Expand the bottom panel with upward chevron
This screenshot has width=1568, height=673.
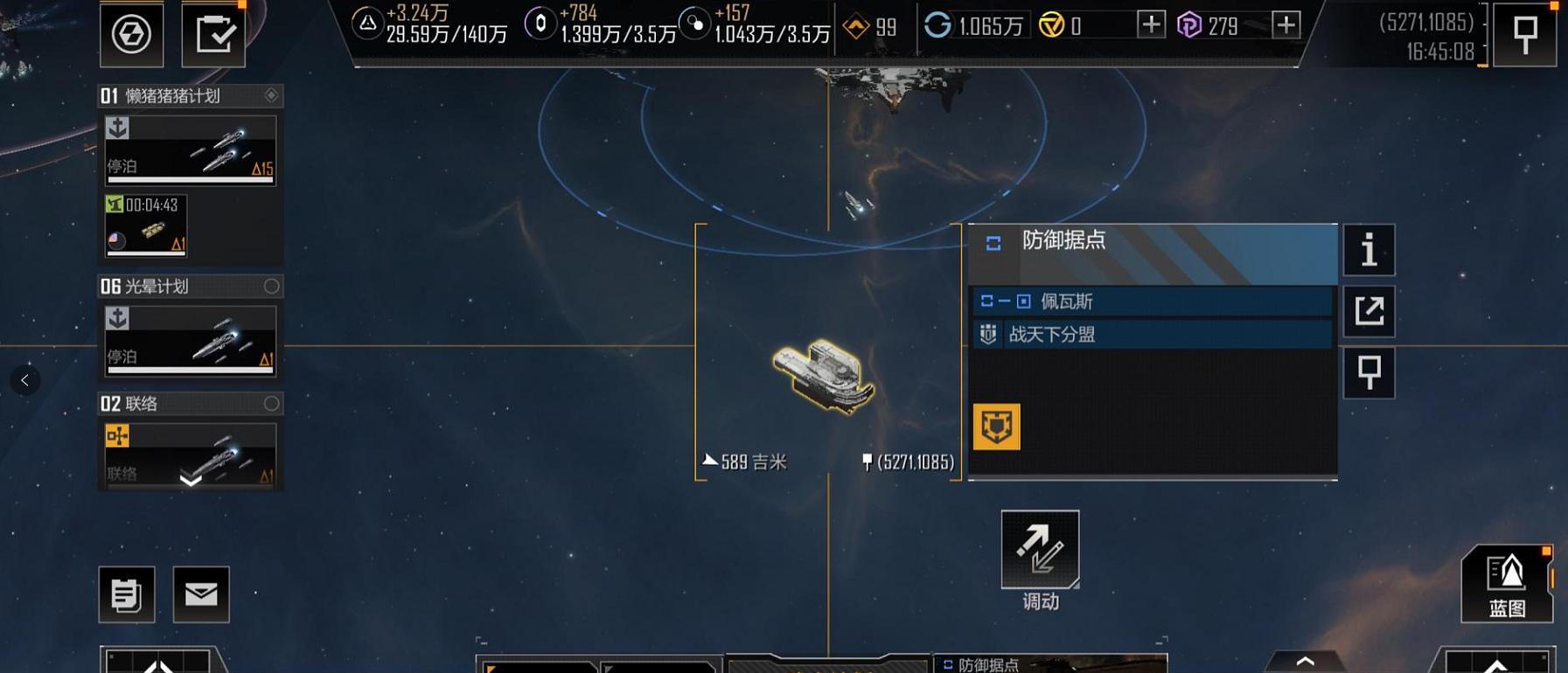[x=1304, y=662]
